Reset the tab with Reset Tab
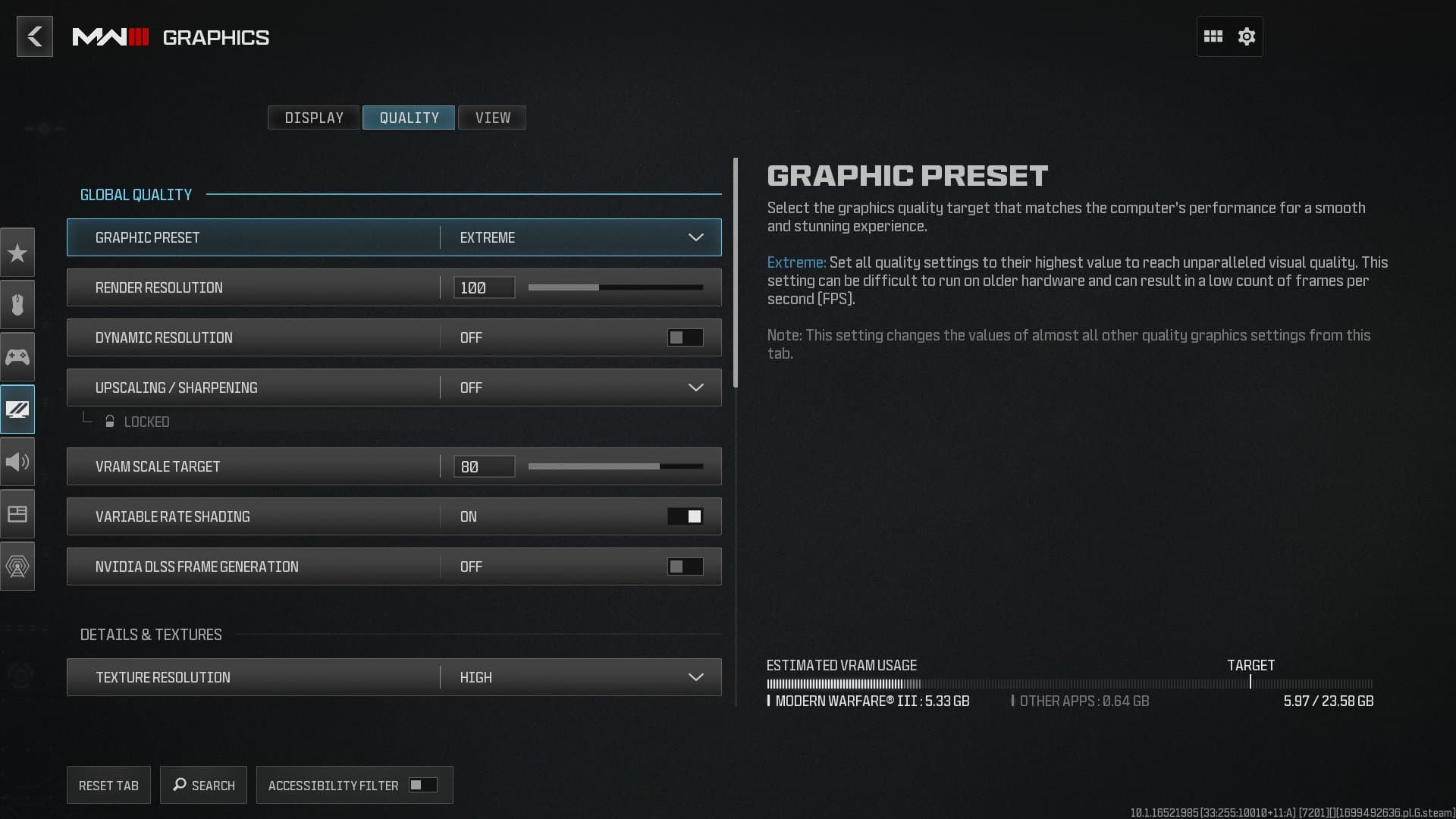The width and height of the screenshot is (1456, 819). (108, 786)
